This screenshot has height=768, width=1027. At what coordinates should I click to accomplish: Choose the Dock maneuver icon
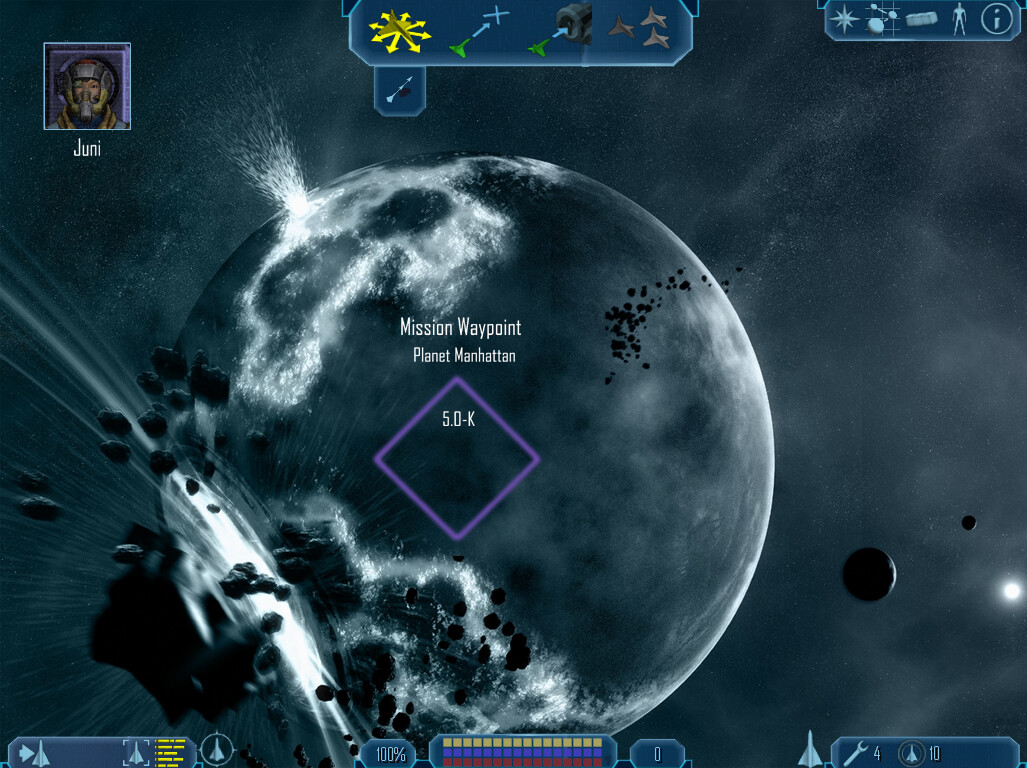(563, 31)
